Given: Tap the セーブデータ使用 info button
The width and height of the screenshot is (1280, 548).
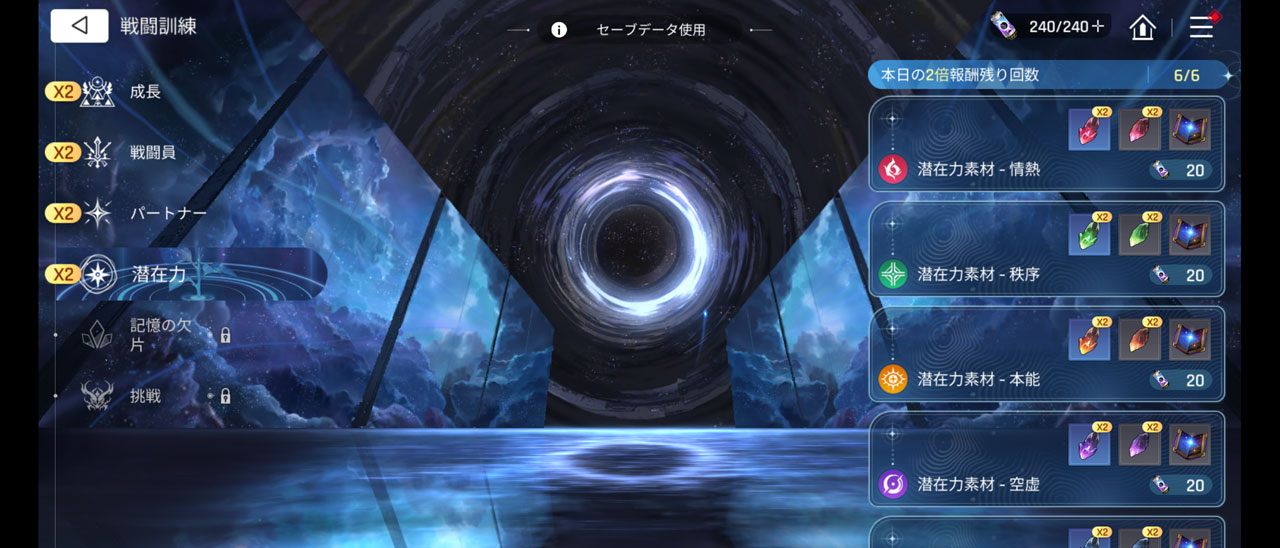Looking at the screenshot, I should click(x=559, y=30).
